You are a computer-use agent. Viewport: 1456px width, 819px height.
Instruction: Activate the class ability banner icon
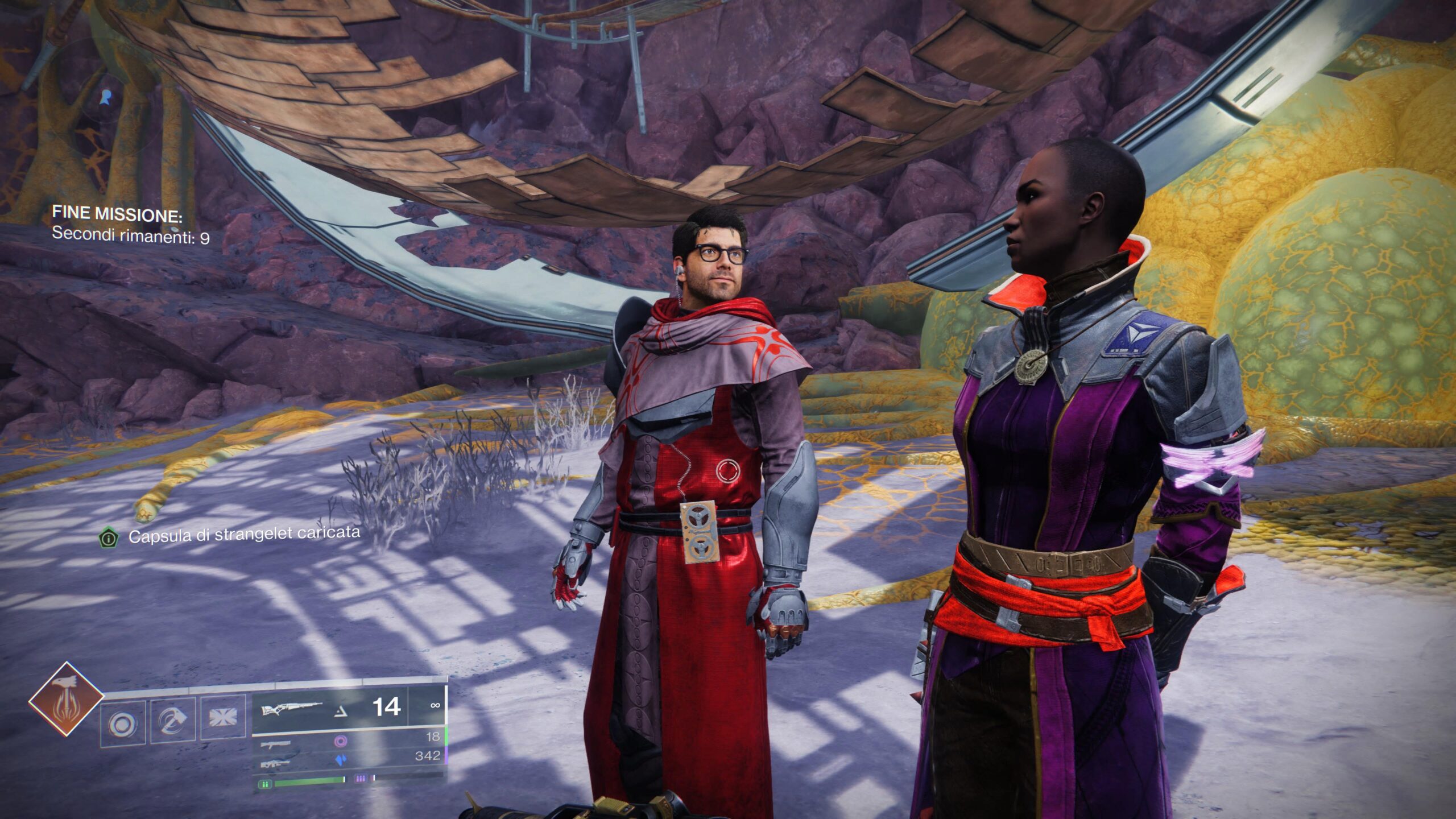(x=222, y=717)
